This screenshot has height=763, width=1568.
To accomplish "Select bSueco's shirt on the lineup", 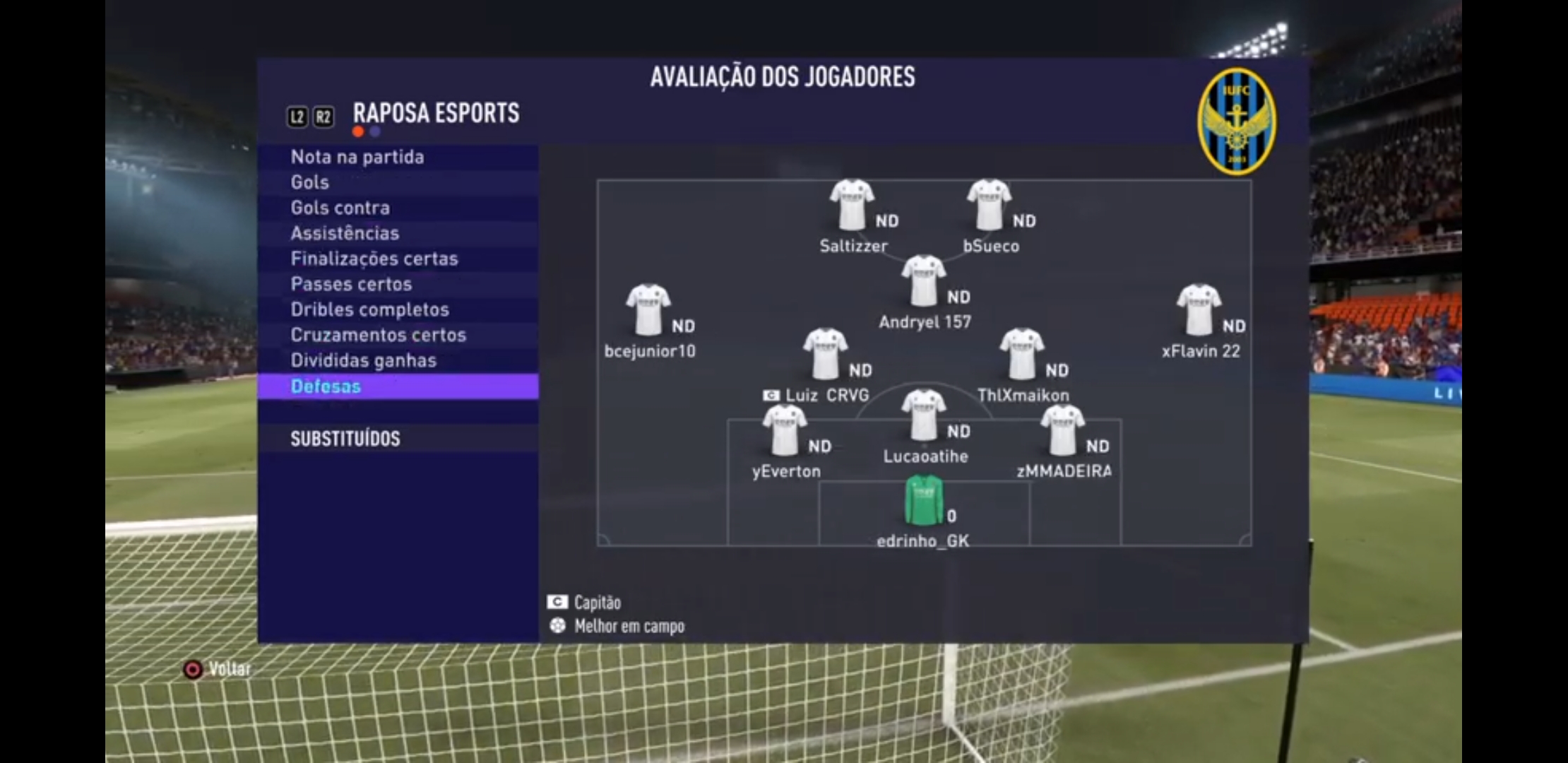I will [x=989, y=205].
